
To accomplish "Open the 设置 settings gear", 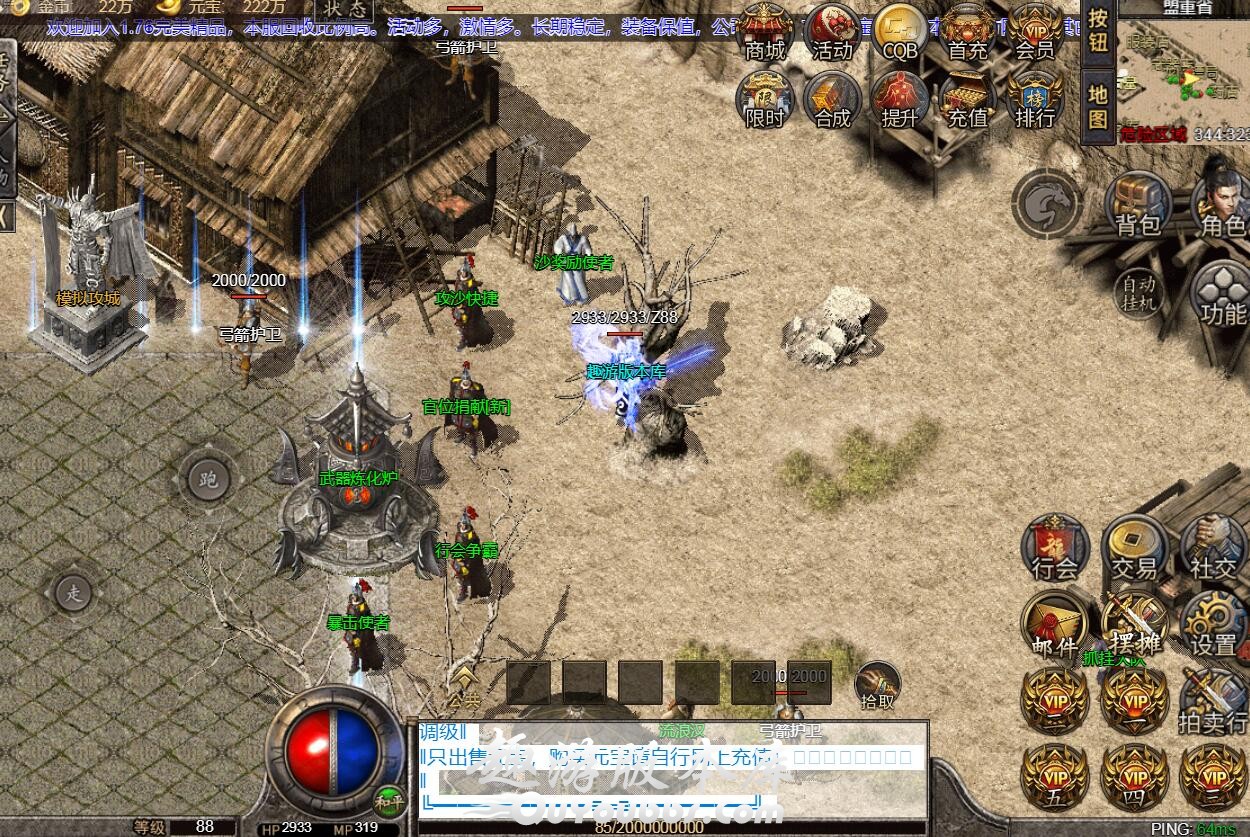I will 1213,625.
